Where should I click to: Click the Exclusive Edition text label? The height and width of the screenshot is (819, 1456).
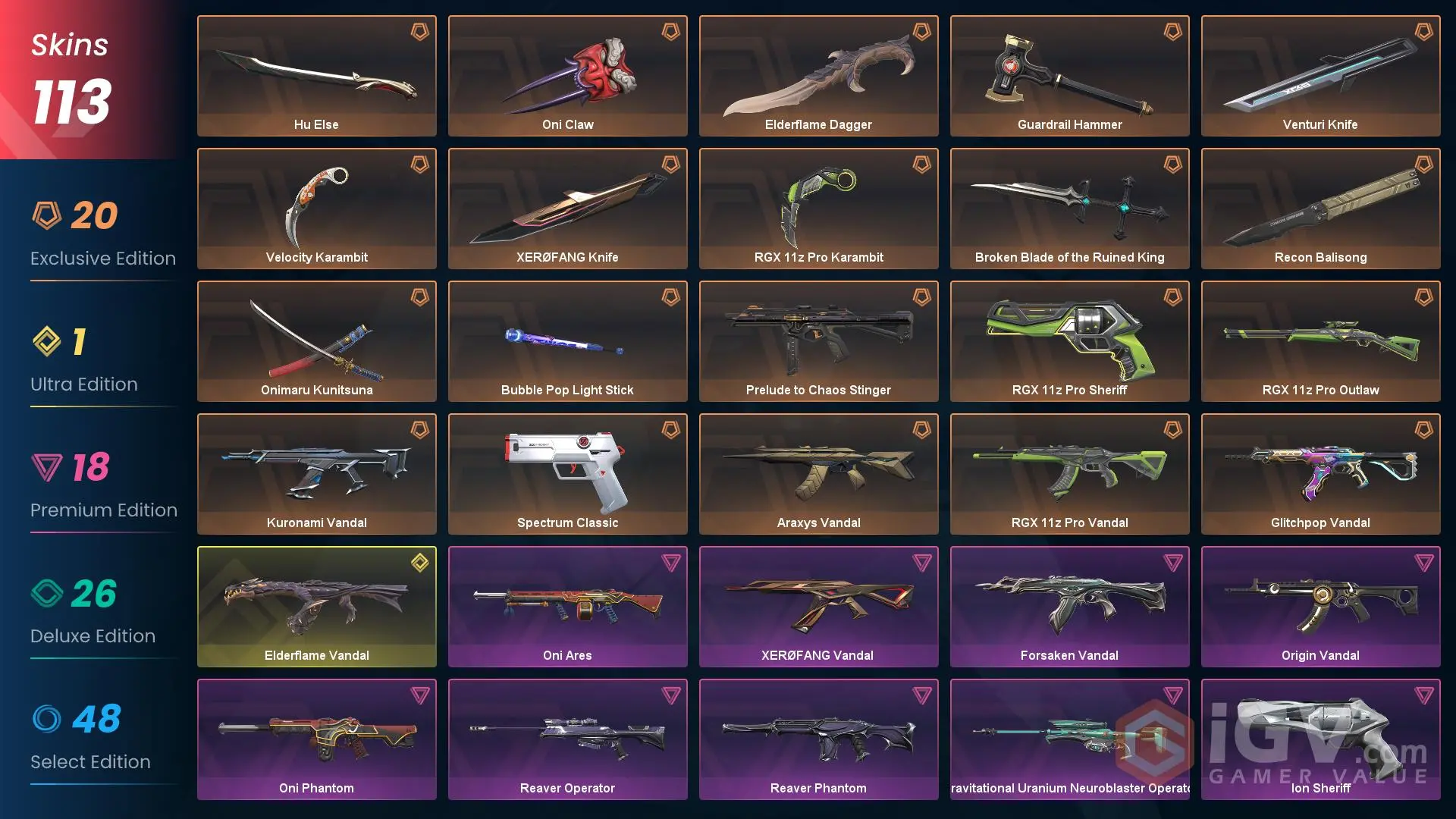(x=102, y=258)
